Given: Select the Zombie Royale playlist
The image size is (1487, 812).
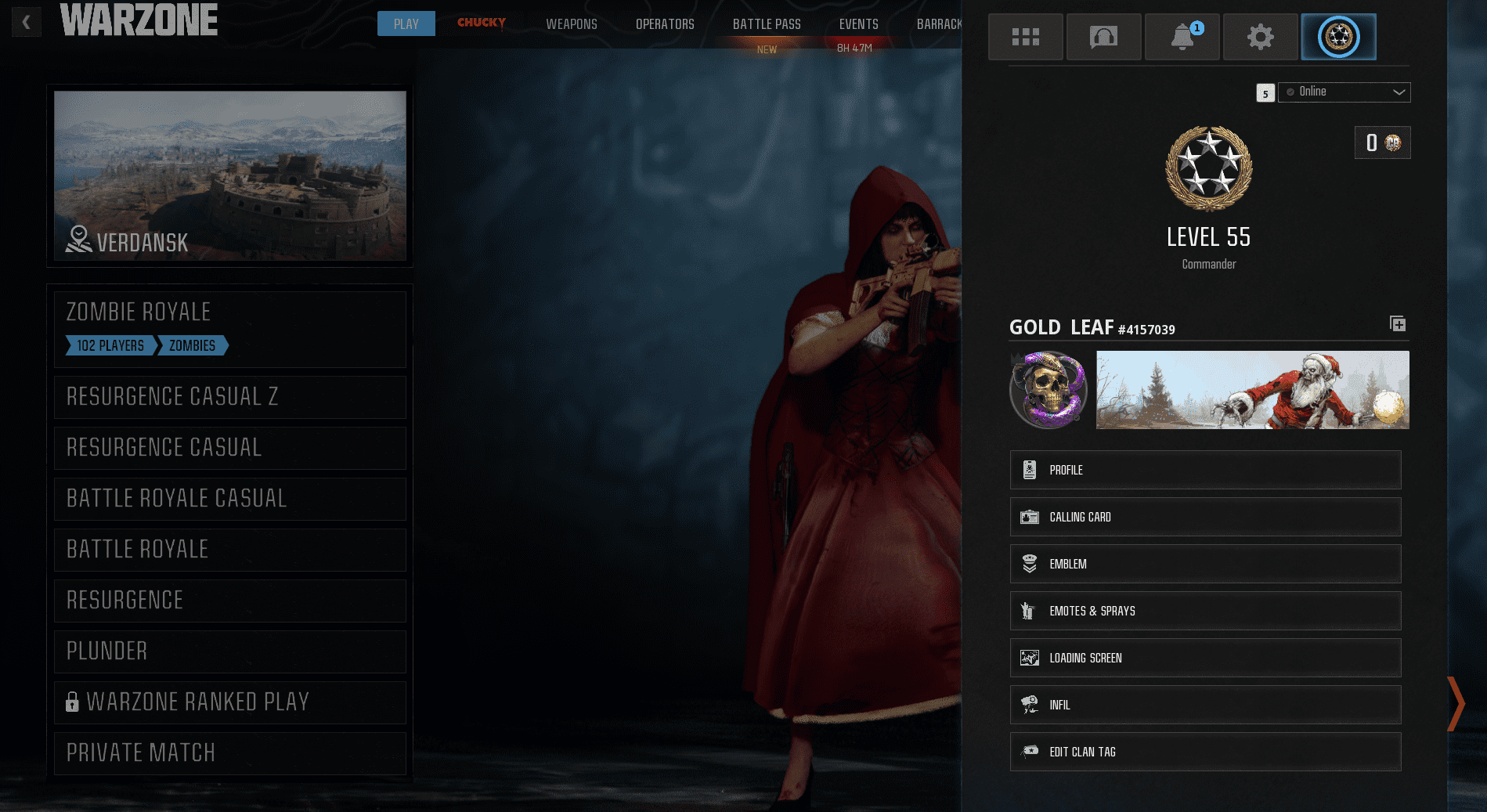Looking at the screenshot, I should tap(229, 312).
